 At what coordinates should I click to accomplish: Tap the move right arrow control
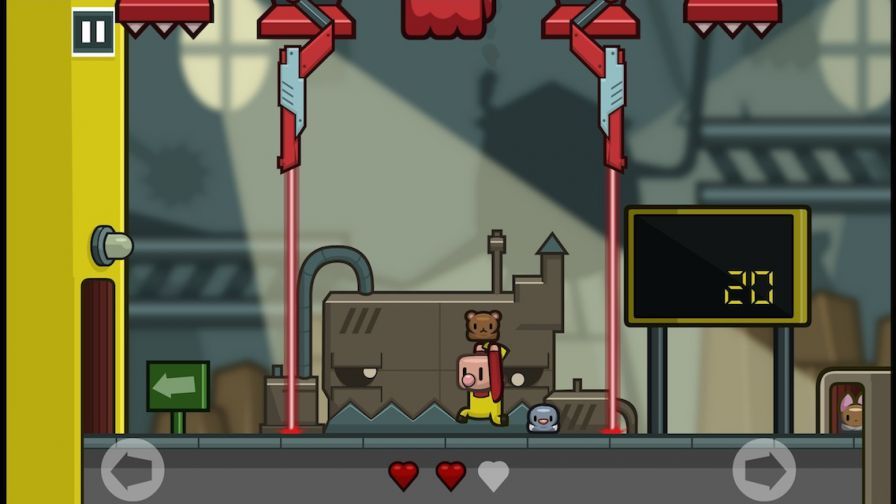click(x=764, y=469)
